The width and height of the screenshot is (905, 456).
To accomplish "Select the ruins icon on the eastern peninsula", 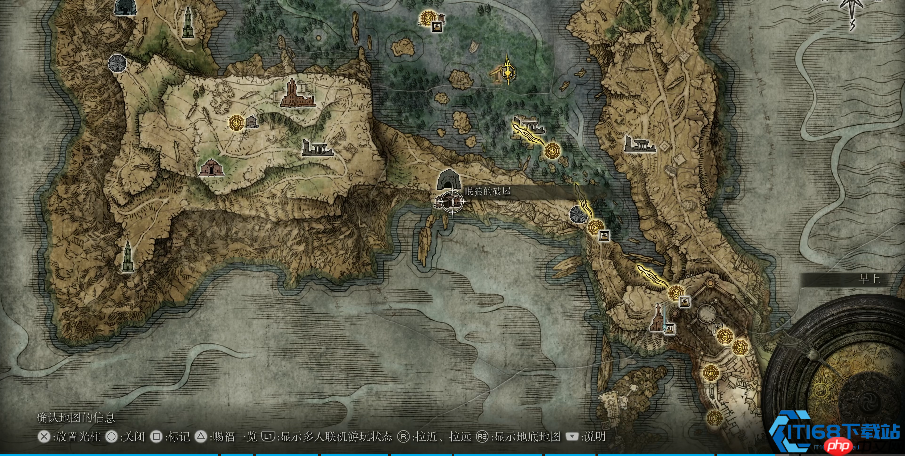I will 640,144.
